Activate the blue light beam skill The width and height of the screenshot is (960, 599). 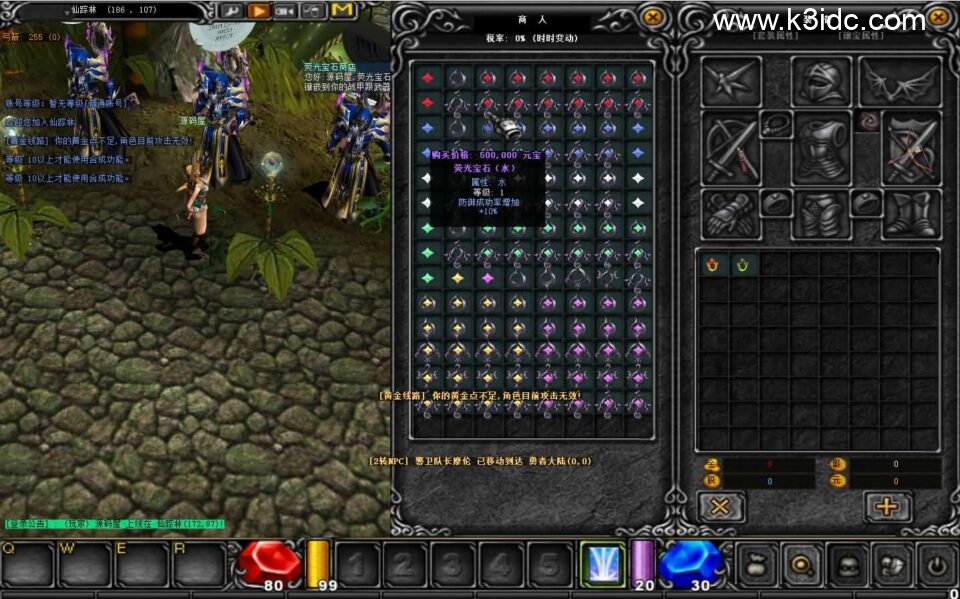point(603,564)
